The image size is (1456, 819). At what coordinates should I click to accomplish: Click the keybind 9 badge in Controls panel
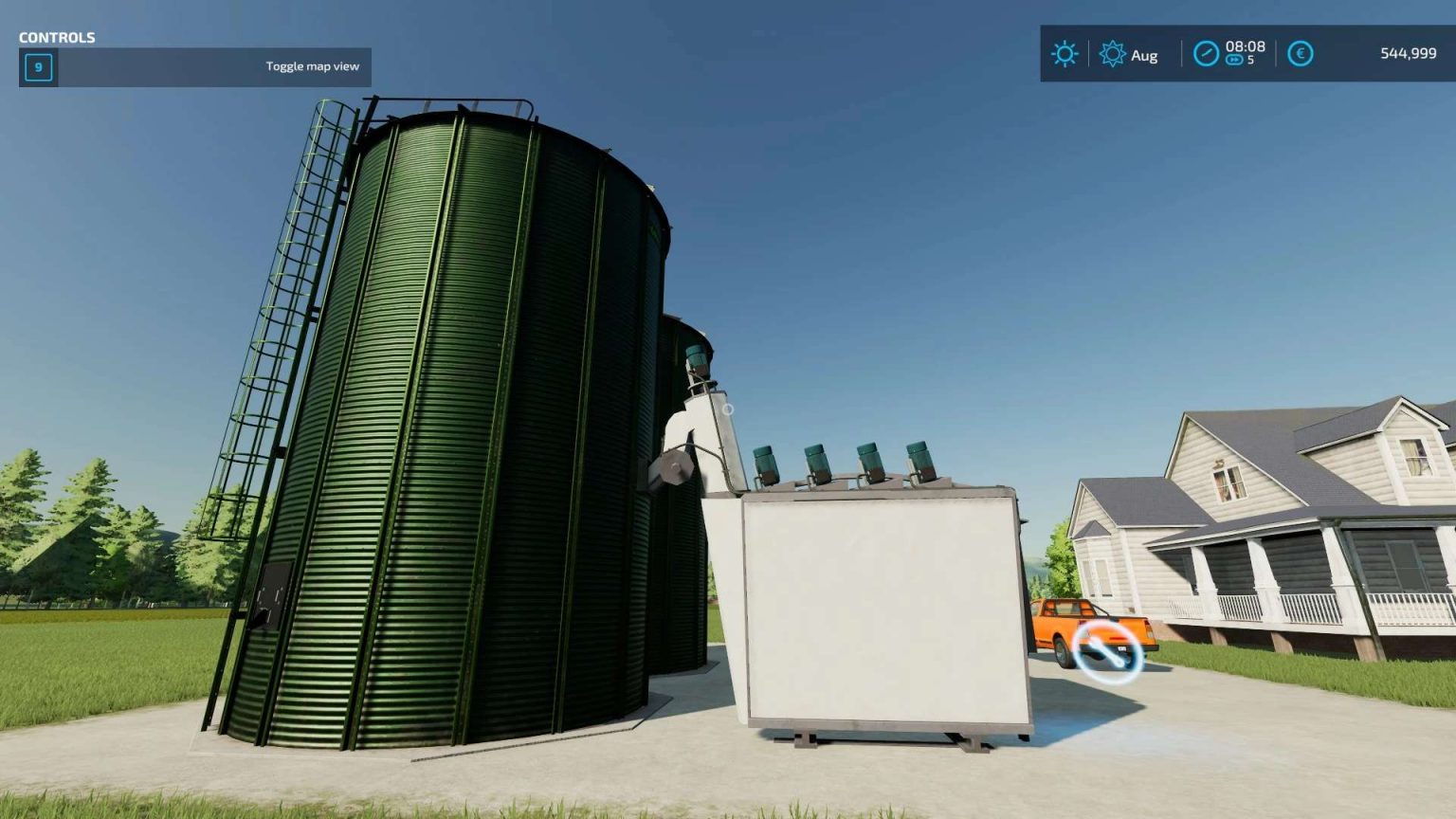pyautogui.click(x=37, y=67)
